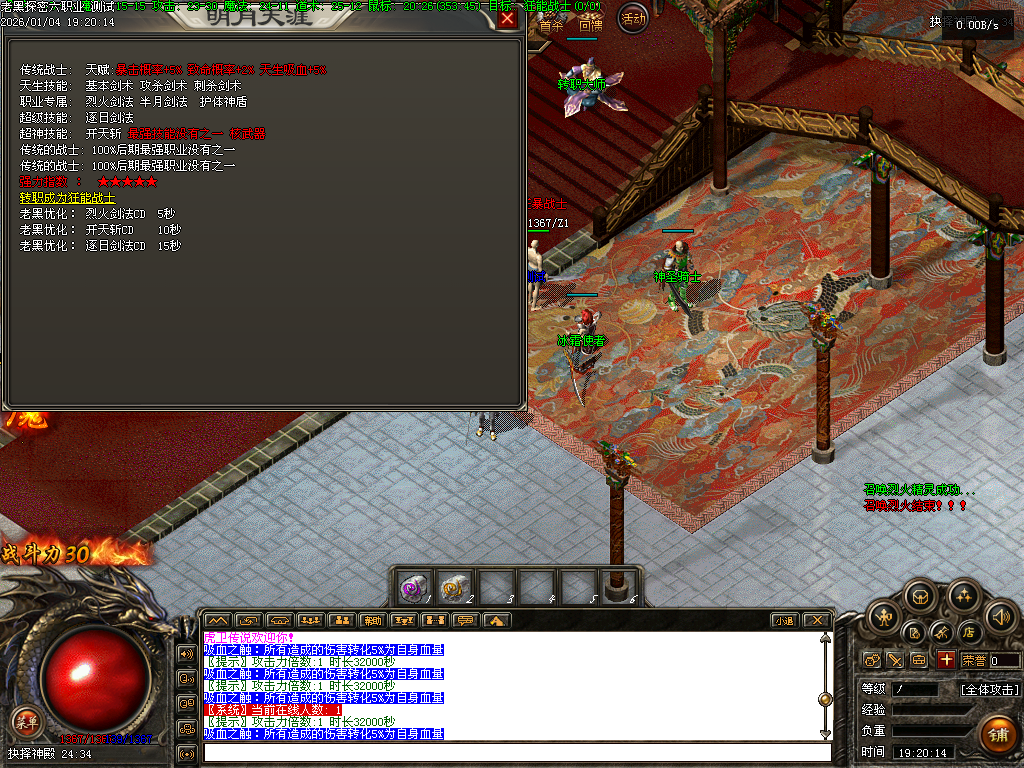Open the four-pointed star skills round button

point(963,596)
